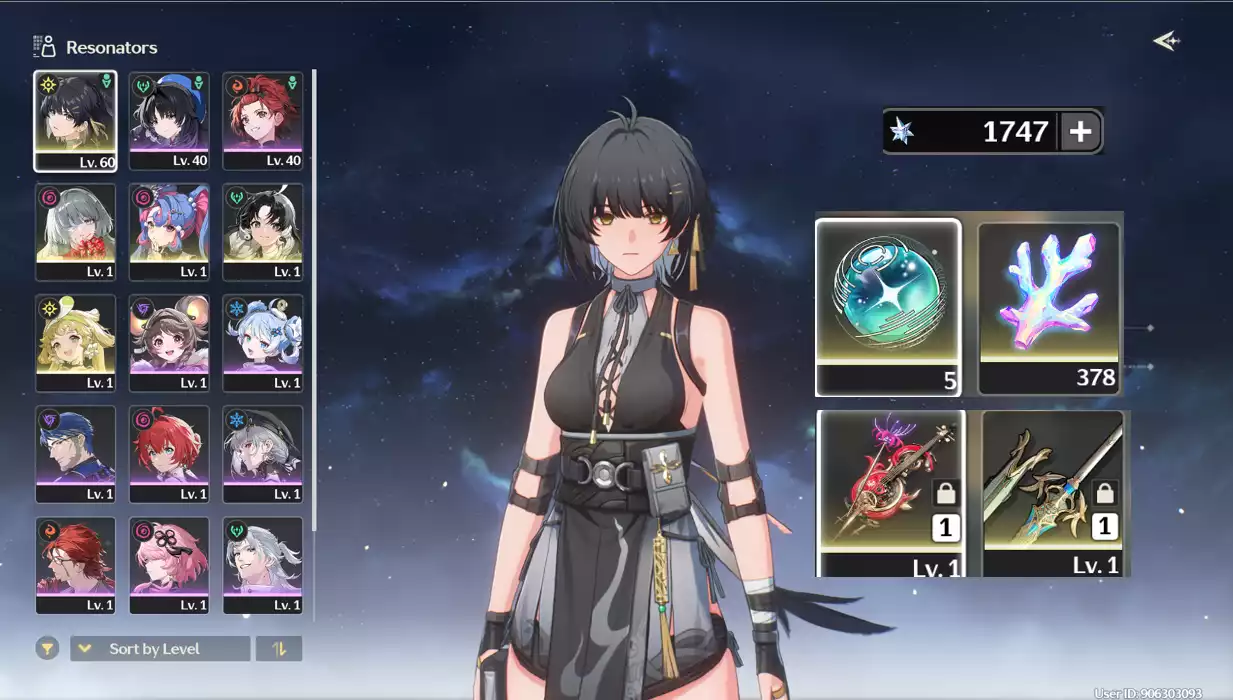Viewport: 1233px width, 700px height.
Task: Select the teal orb item with count 5
Action: coord(888,307)
